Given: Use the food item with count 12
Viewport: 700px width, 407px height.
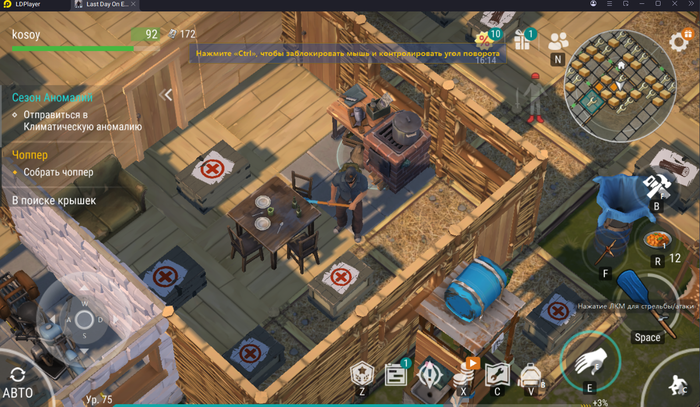Looking at the screenshot, I should (x=656, y=241).
